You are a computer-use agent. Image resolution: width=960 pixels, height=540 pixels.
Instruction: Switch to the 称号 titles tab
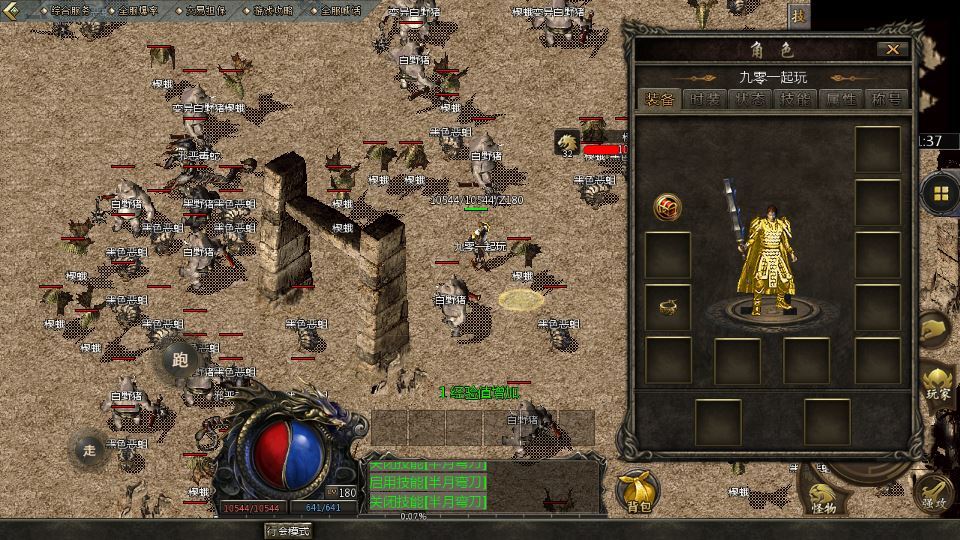(886, 99)
